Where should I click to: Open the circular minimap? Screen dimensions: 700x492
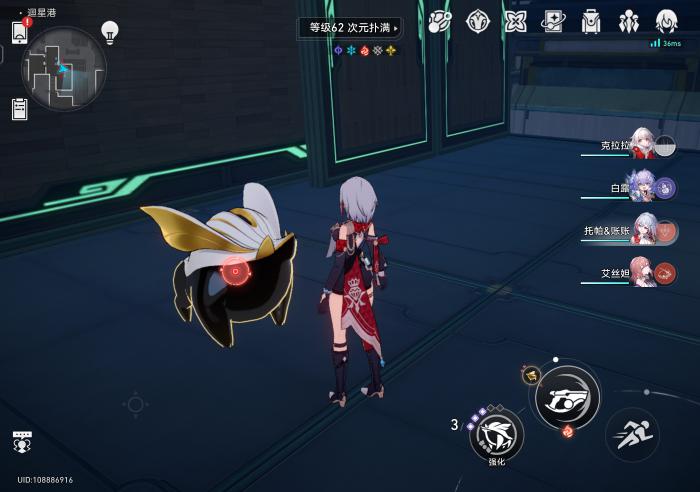tap(63, 68)
